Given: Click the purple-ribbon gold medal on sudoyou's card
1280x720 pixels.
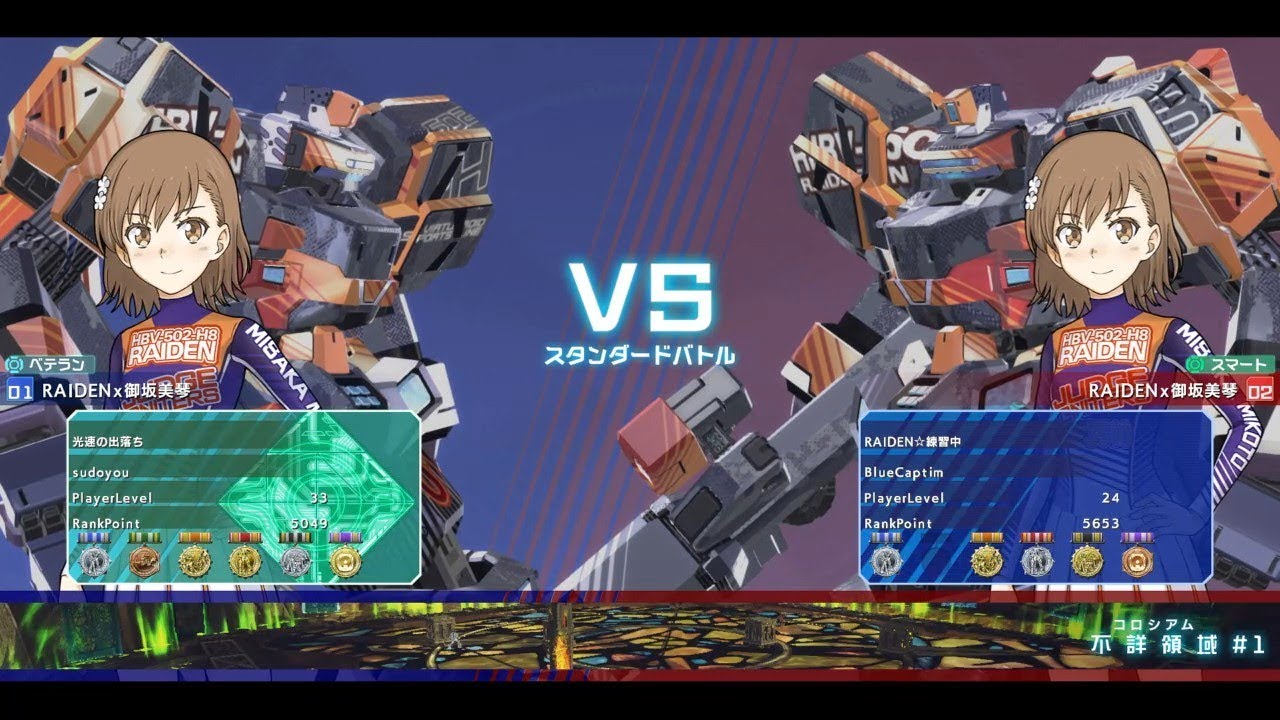Looking at the screenshot, I should [345, 560].
